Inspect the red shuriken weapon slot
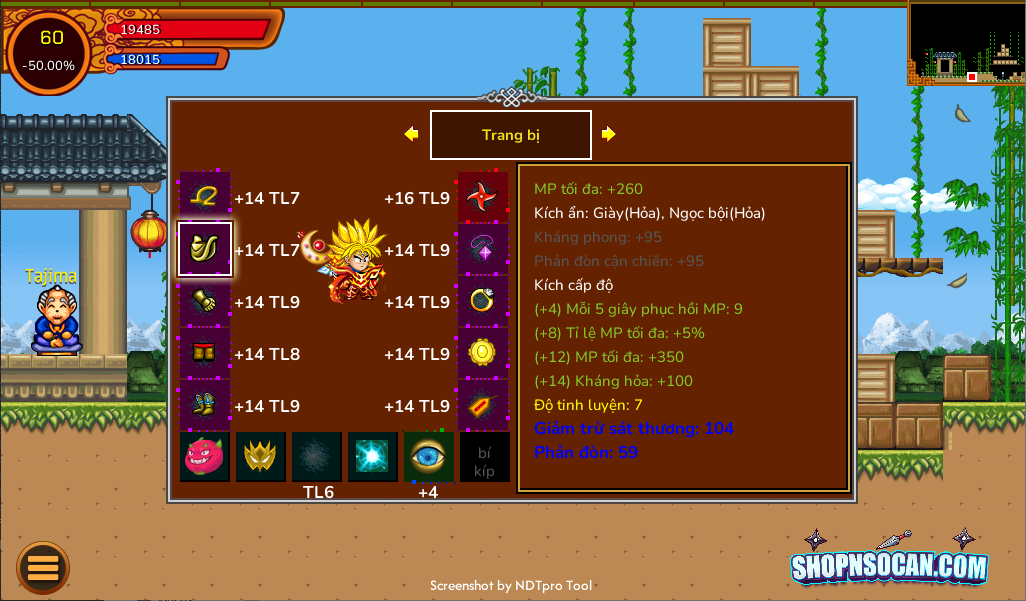This screenshot has width=1026, height=601. pyautogui.click(x=483, y=197)
